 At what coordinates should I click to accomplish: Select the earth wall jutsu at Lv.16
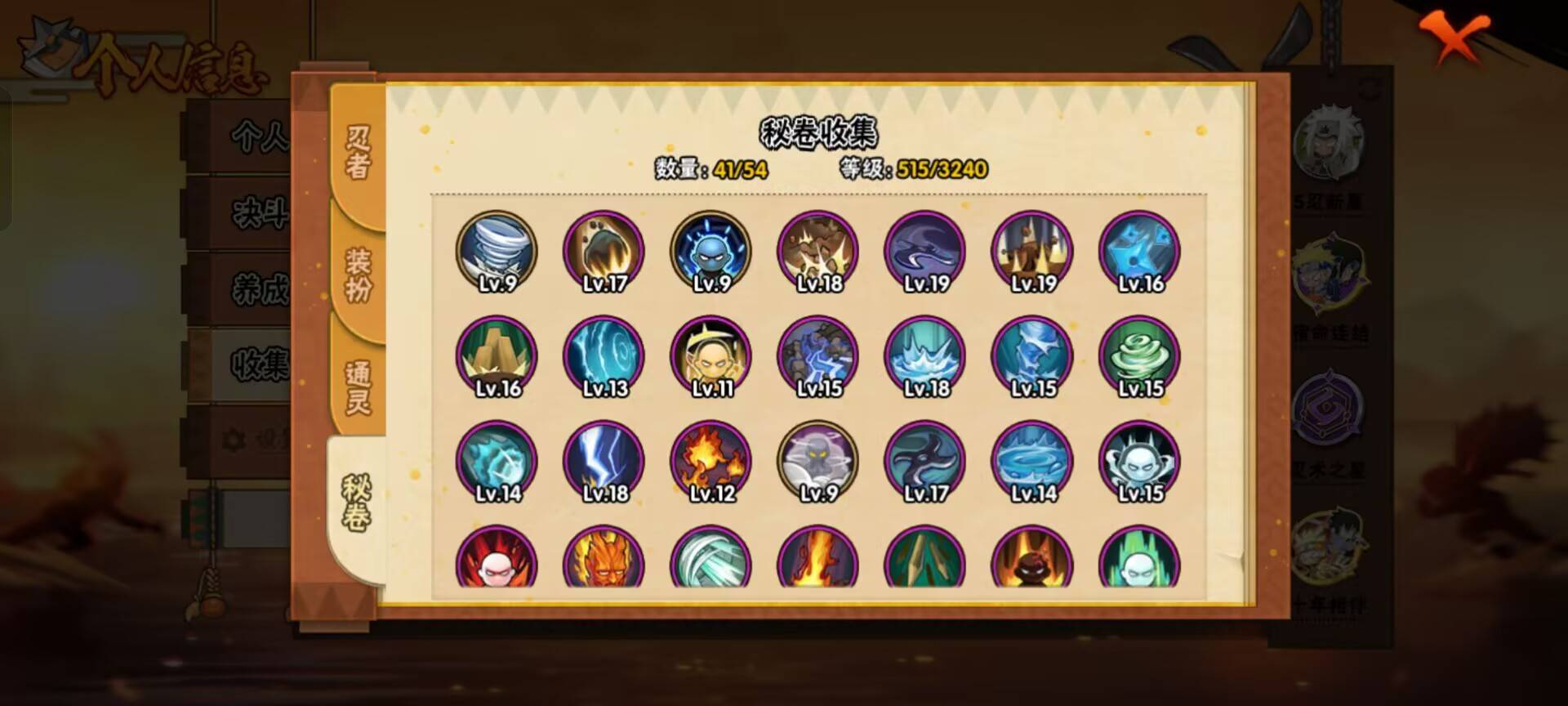[x=497, y=357]
